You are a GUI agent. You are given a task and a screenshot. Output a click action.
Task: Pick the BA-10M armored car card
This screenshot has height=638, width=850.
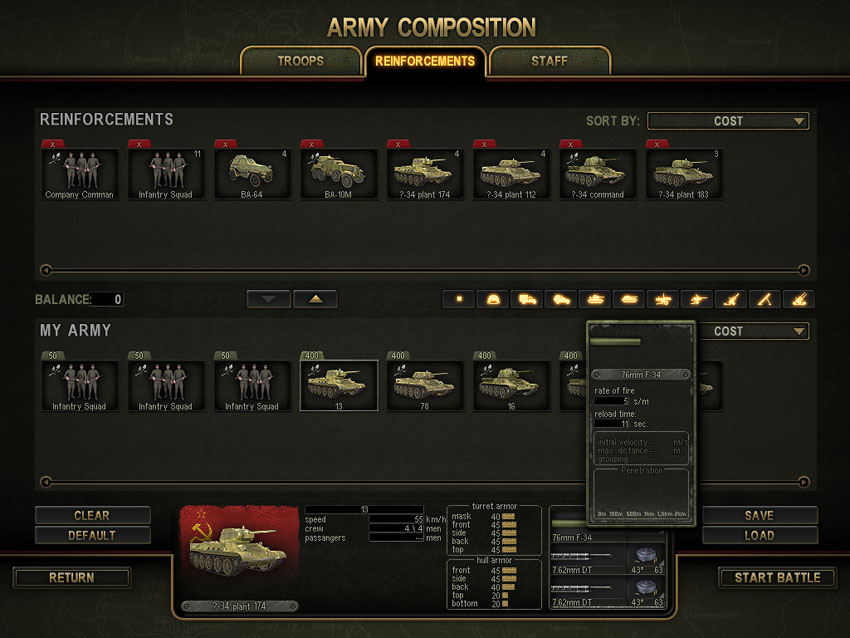point(338,174)
